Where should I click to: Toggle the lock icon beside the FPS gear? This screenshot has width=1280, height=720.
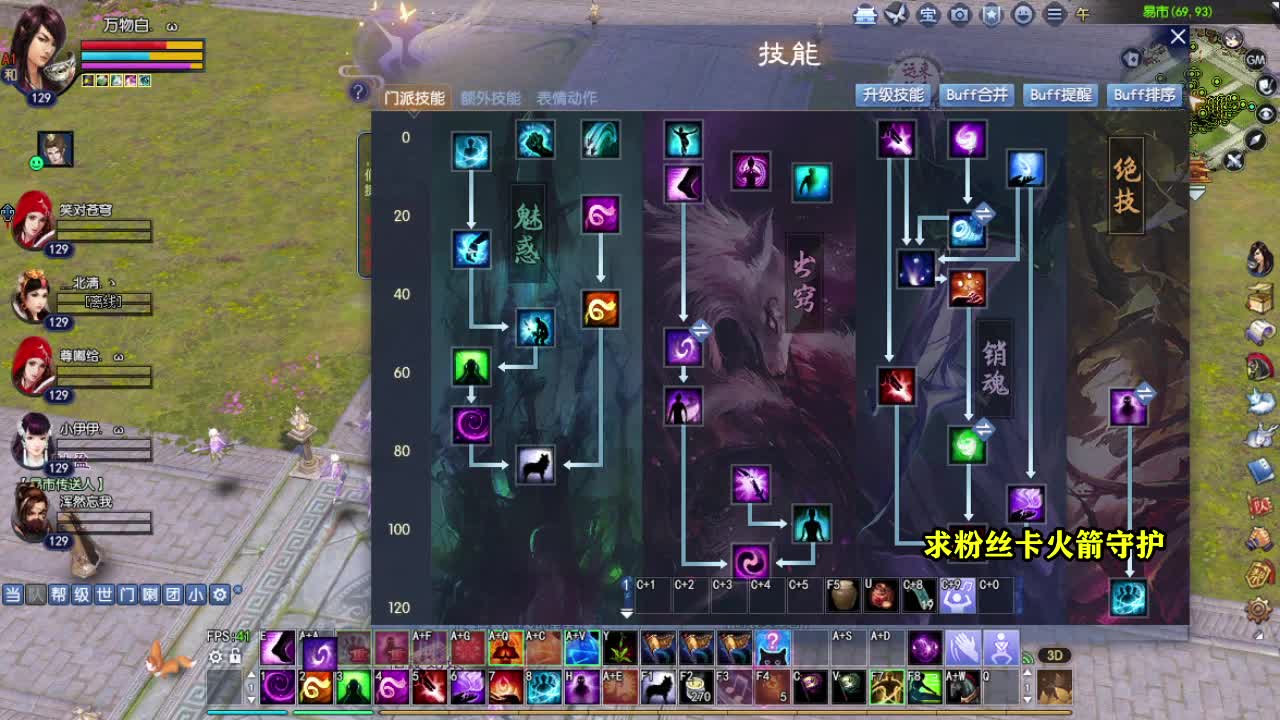tap(233, 656)
